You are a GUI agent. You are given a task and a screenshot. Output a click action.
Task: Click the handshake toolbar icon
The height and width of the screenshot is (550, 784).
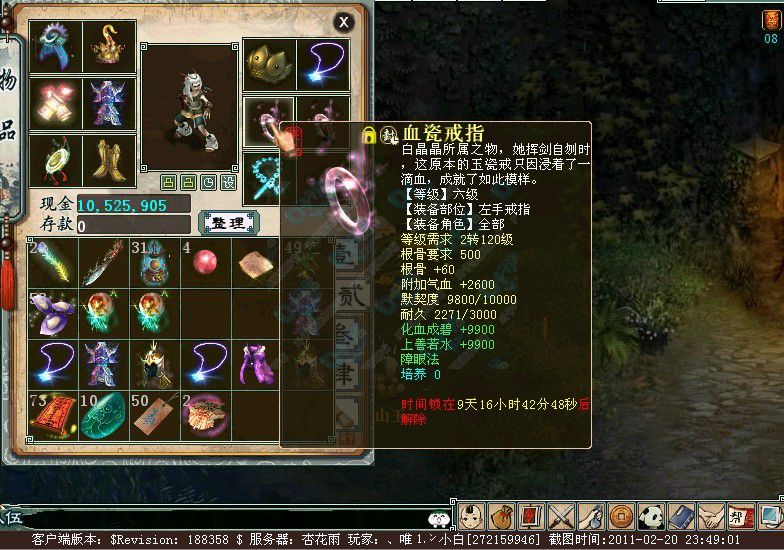click(x=710, y=517)
